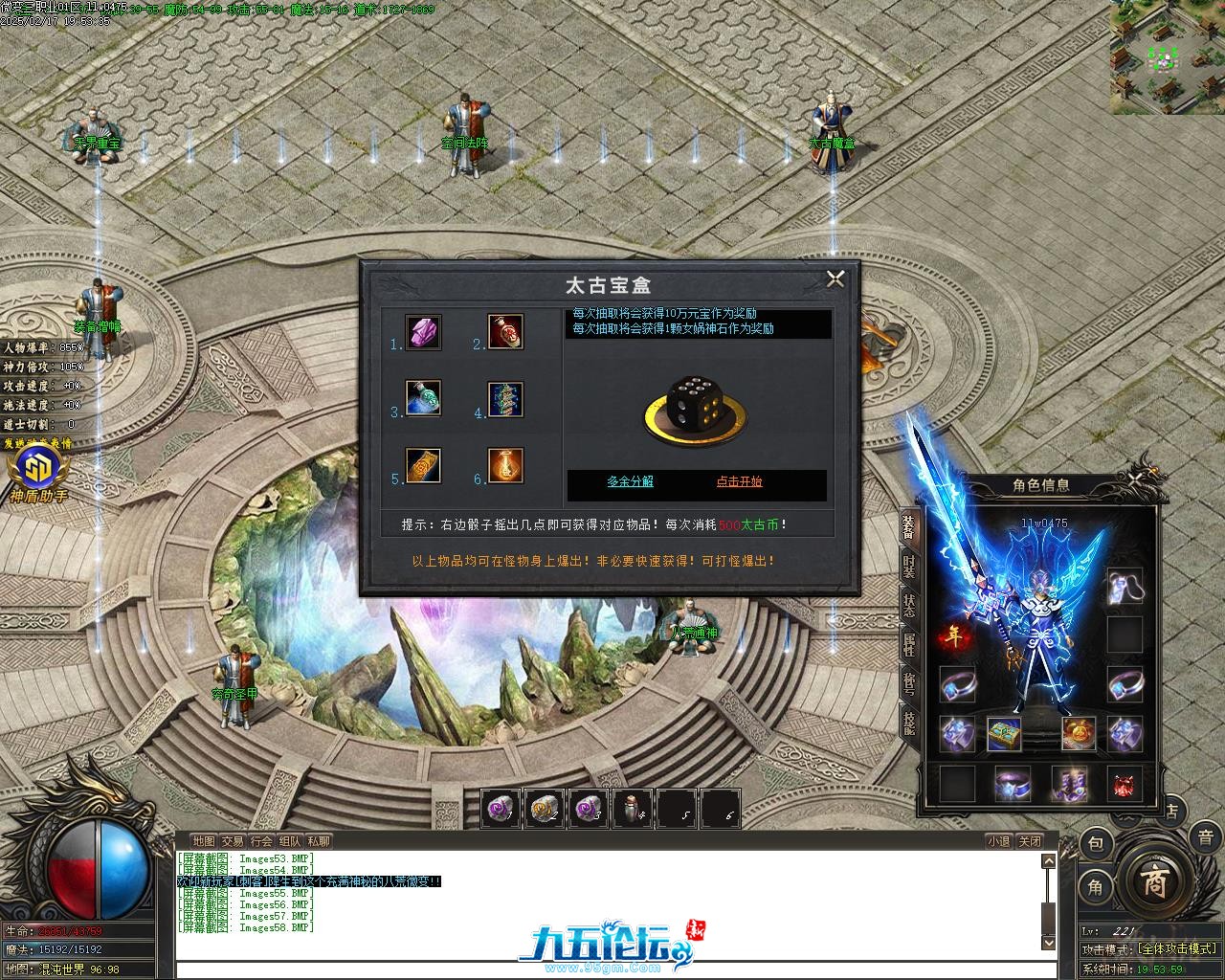Select the red gem equipment slot
The width and height of the screenshot is (1225, 980).
click(1125, 783)
